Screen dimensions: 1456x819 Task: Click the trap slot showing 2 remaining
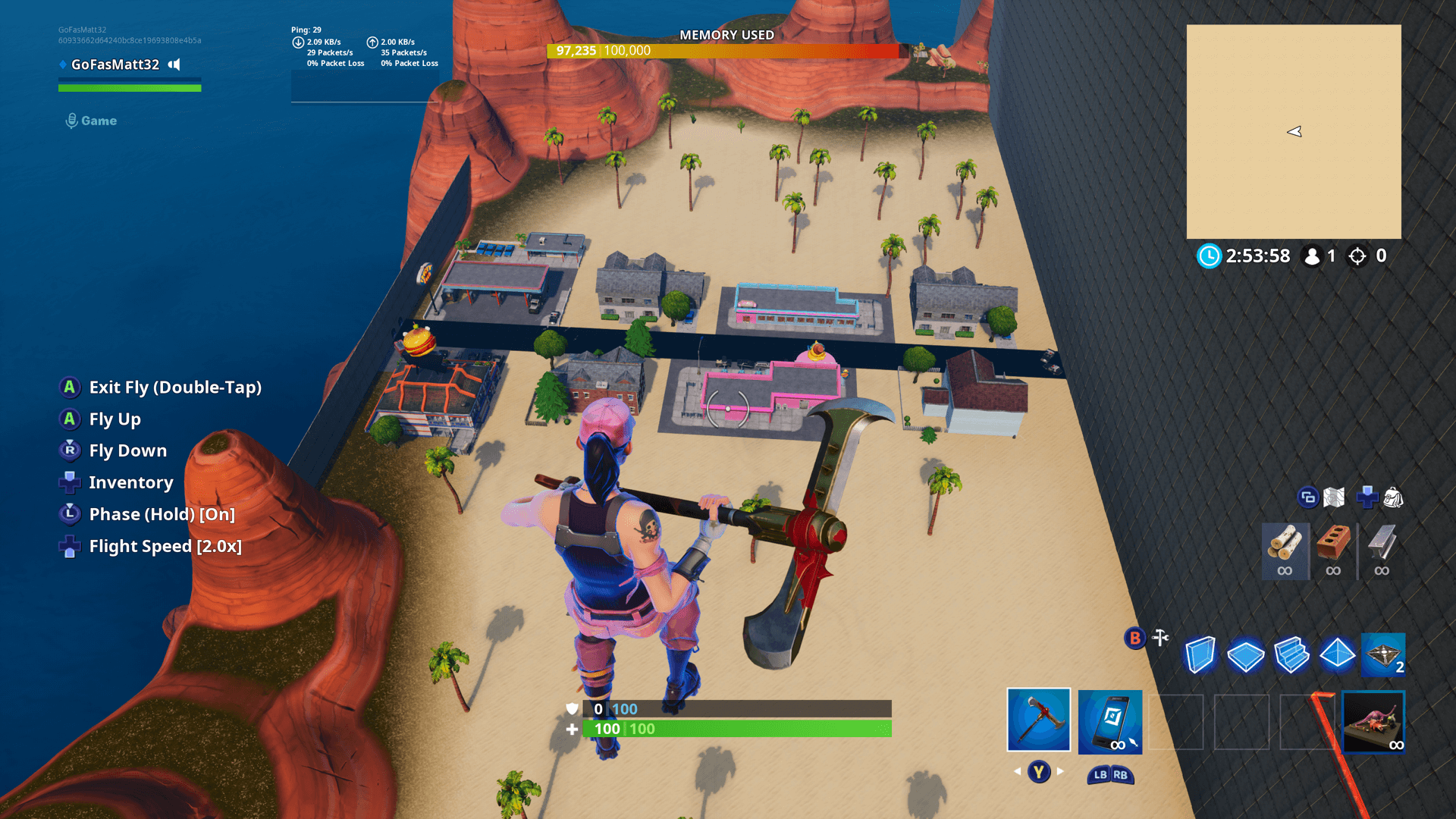click(1382, 654)
